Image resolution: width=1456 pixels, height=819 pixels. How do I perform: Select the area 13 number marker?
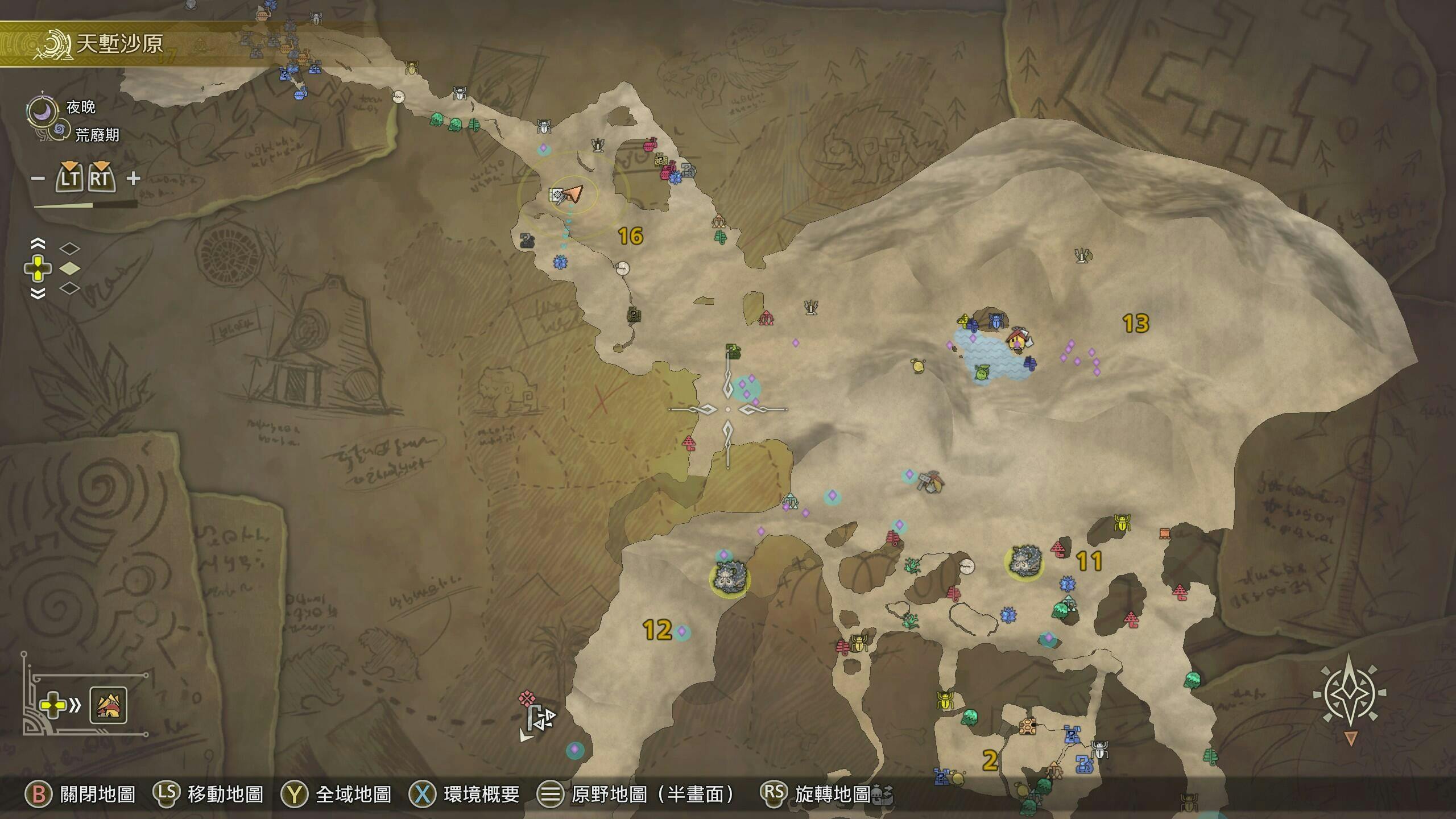(x=1136, y=324)
